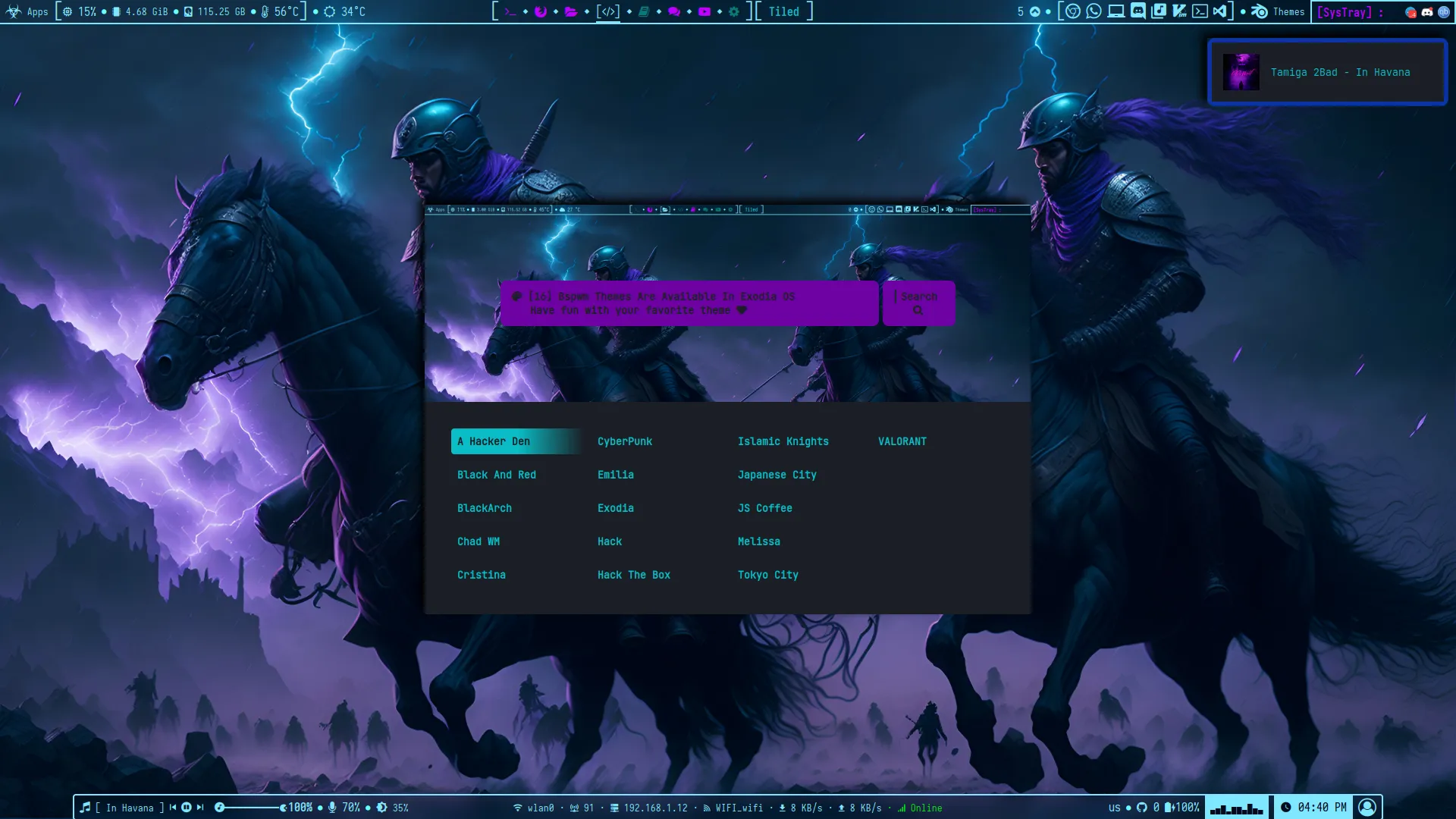Click the settings gear in the center launcher
The image size is (1456, 819).
click(x=733, y=11)
